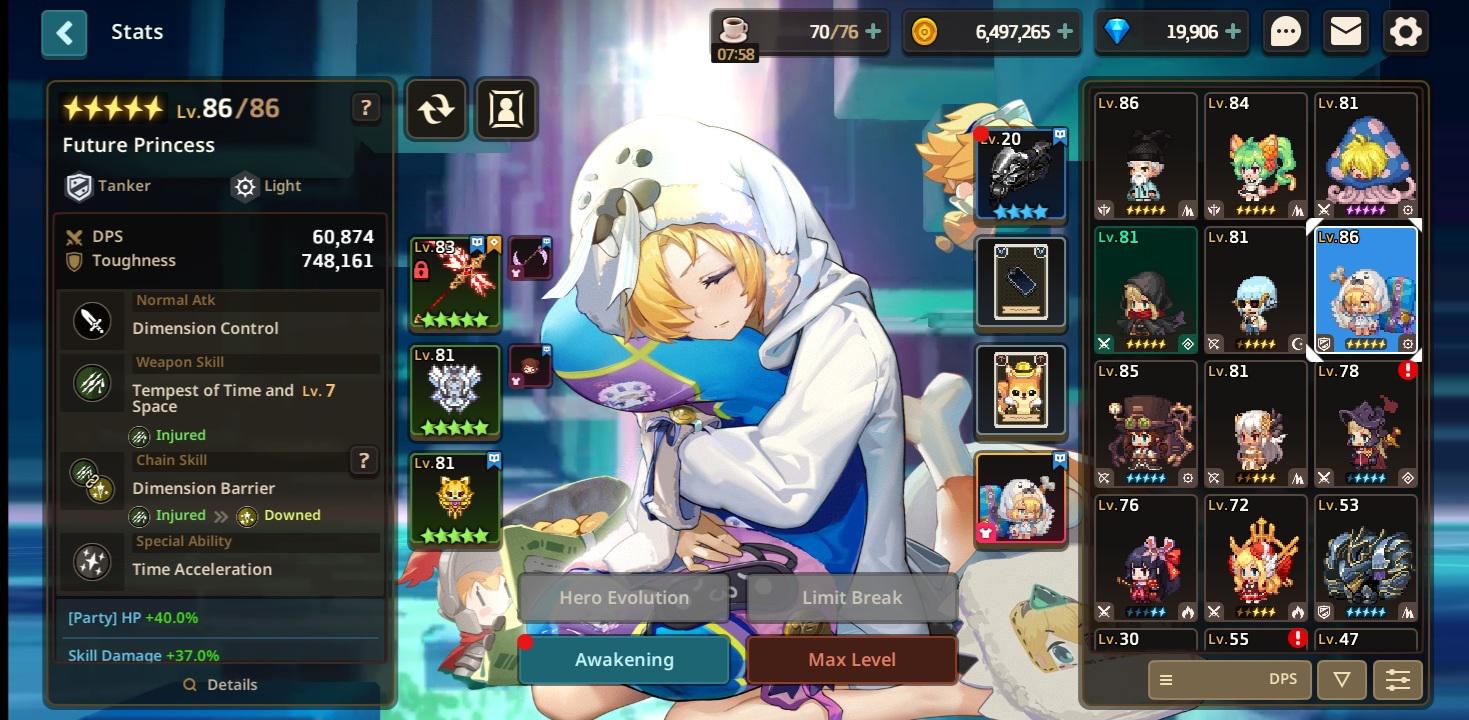Switch to the Limit Break tab

(851, 597)
